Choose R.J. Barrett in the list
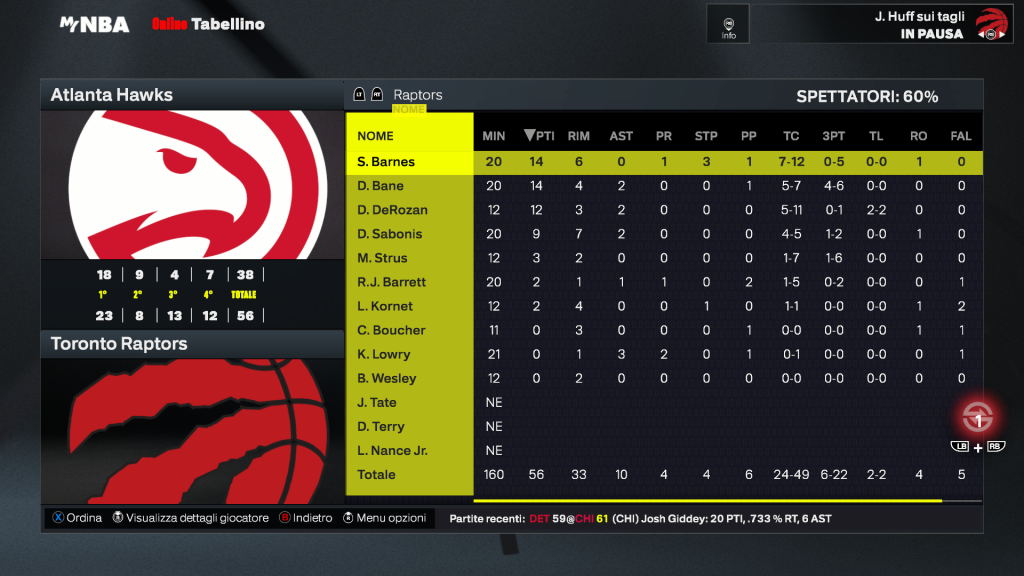This screenshot has height=576, width=1024. (x=392, y=282)
